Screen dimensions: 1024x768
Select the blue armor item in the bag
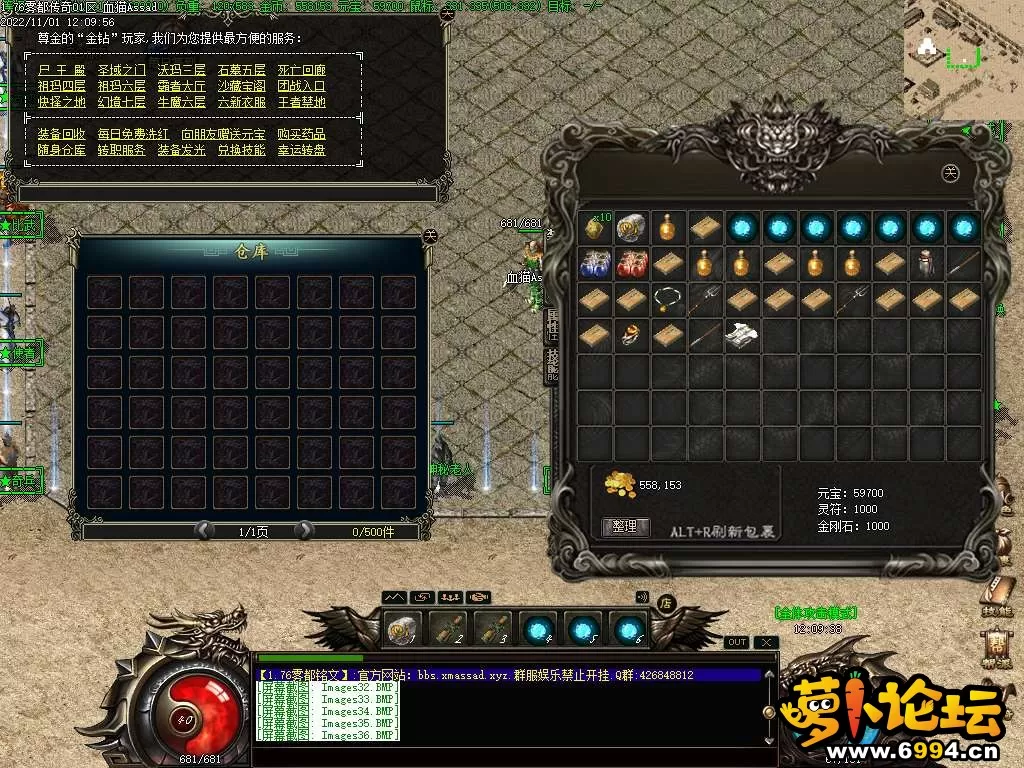point(595,264)
